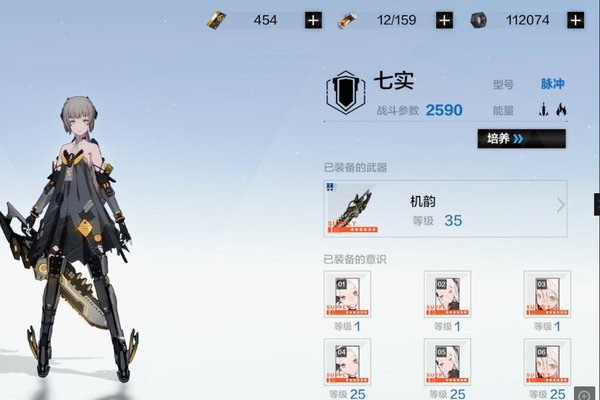The image size is (600, 400).
Task: Open memory slot 03
Action: 547,294
